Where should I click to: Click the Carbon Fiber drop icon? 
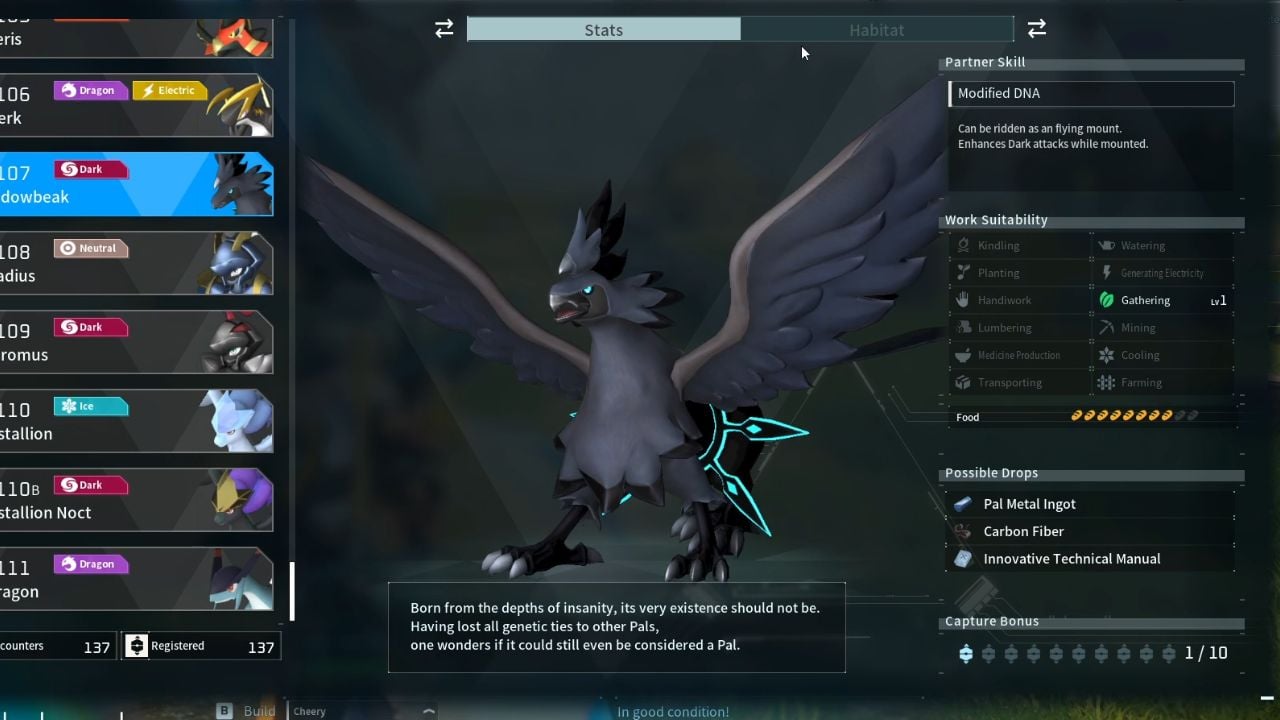click(x=963, y=531)
